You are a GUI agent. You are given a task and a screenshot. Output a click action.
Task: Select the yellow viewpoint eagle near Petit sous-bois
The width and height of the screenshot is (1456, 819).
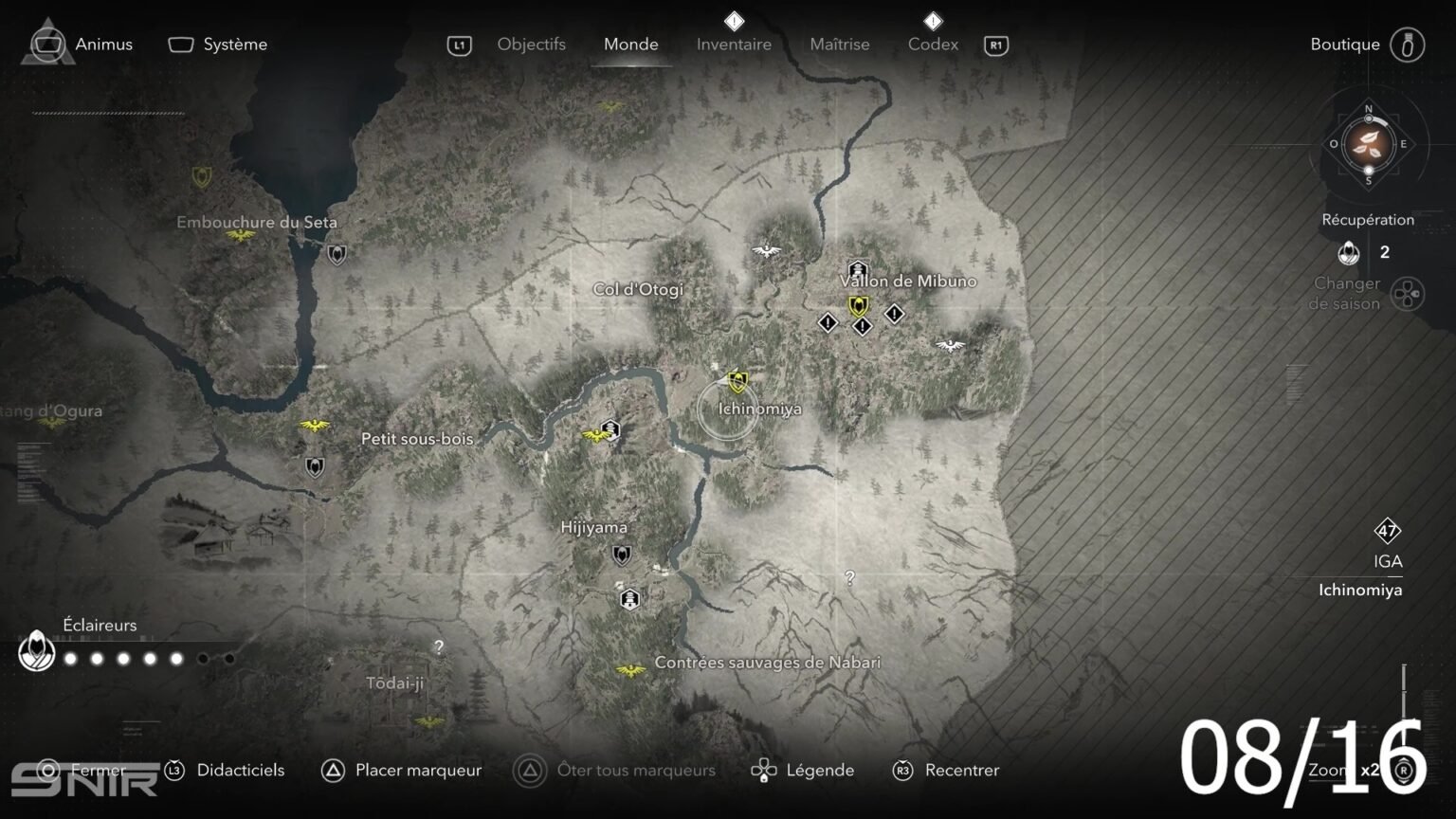[314, 425]
